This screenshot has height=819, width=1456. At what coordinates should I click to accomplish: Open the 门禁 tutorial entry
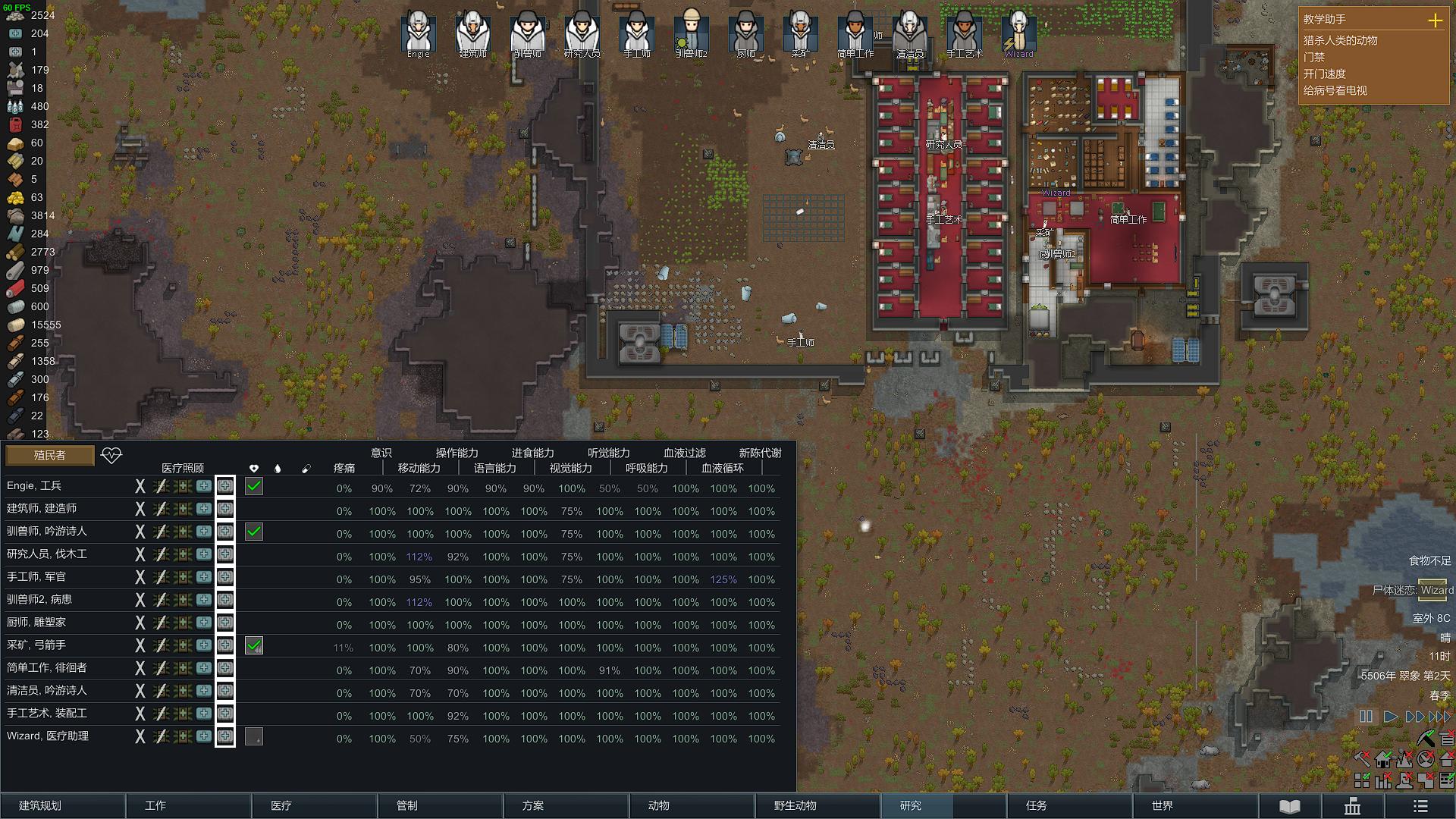coord(1314,57)
